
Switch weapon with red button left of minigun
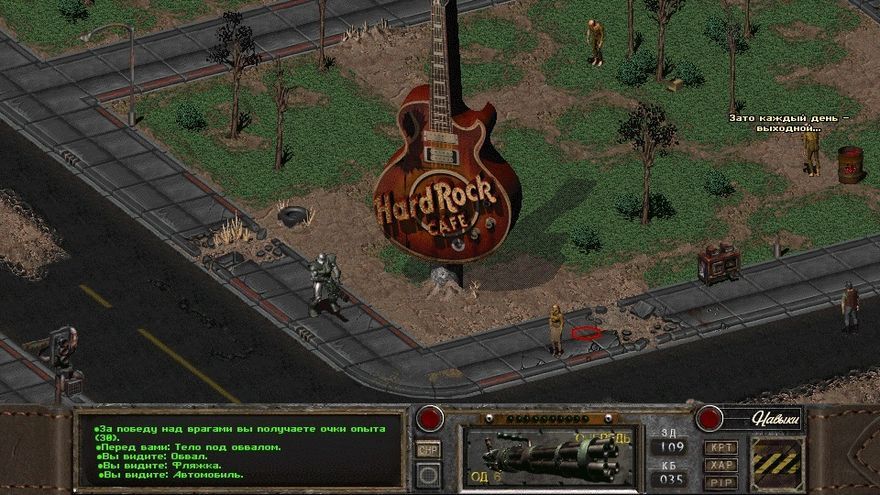[x=430, y=418]
